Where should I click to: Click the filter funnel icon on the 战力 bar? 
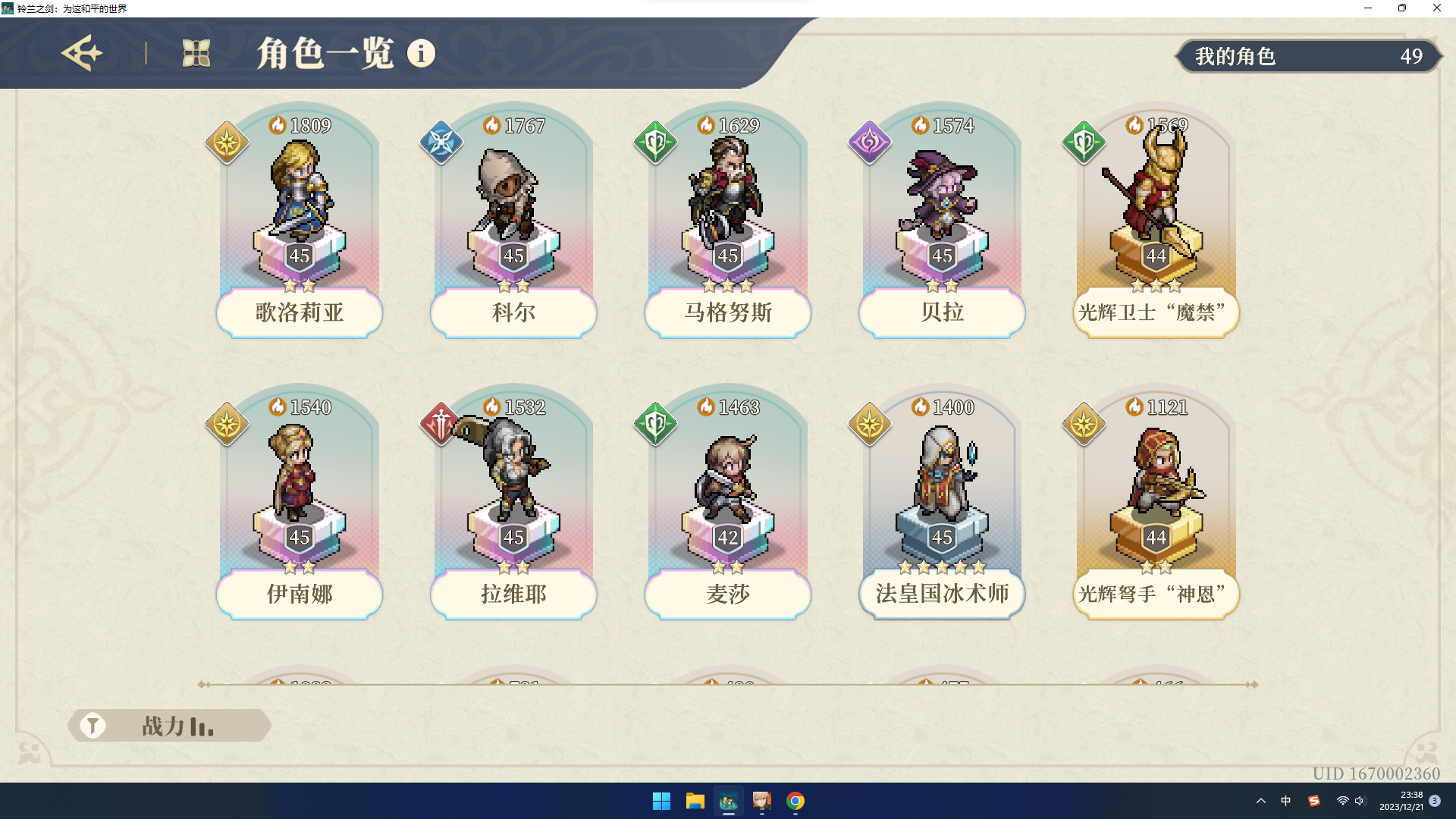[93, 725]
